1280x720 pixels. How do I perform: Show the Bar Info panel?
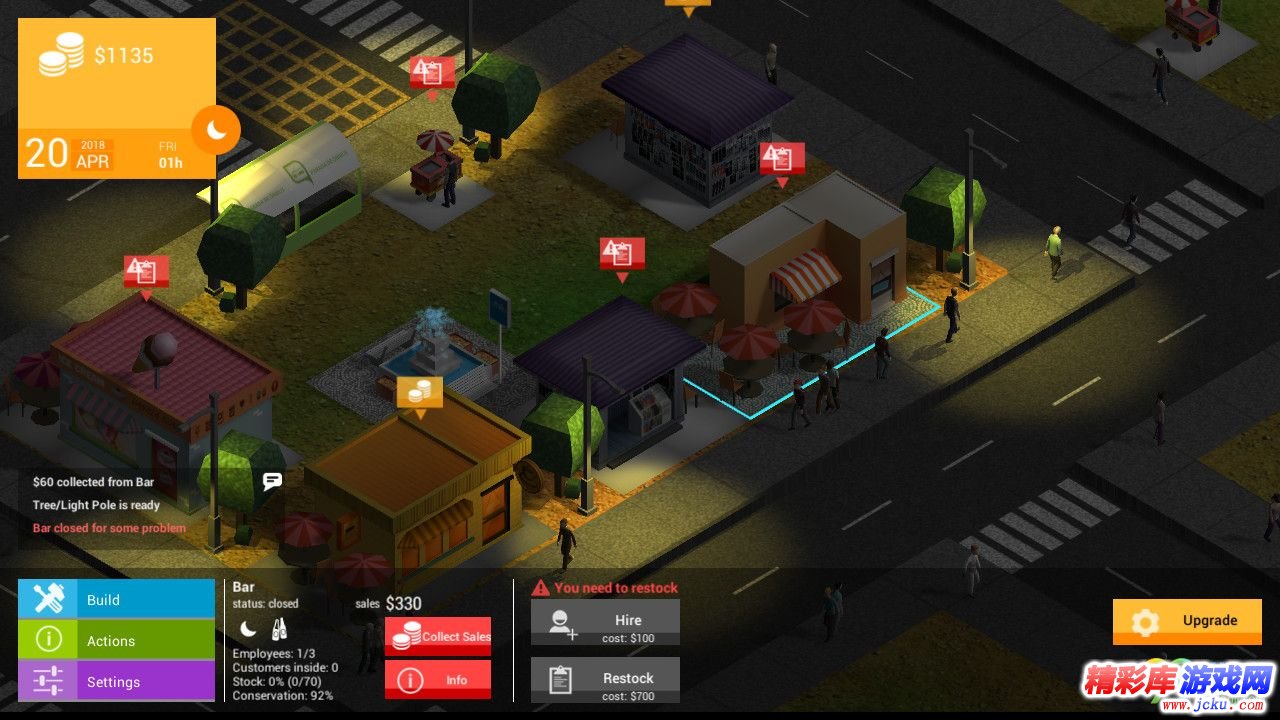coord(438,679)
